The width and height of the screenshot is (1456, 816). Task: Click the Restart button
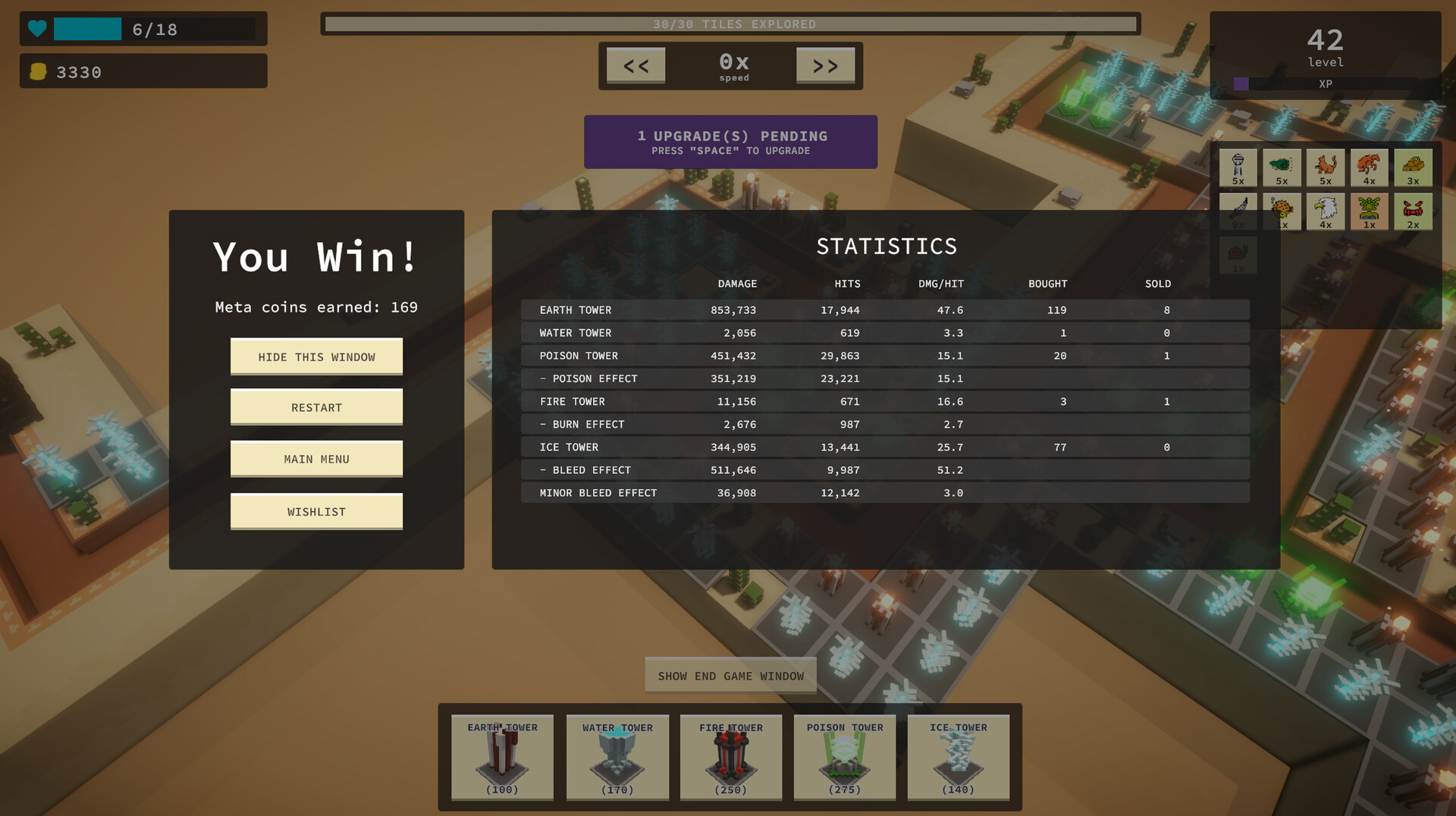[x=316, y=407]
